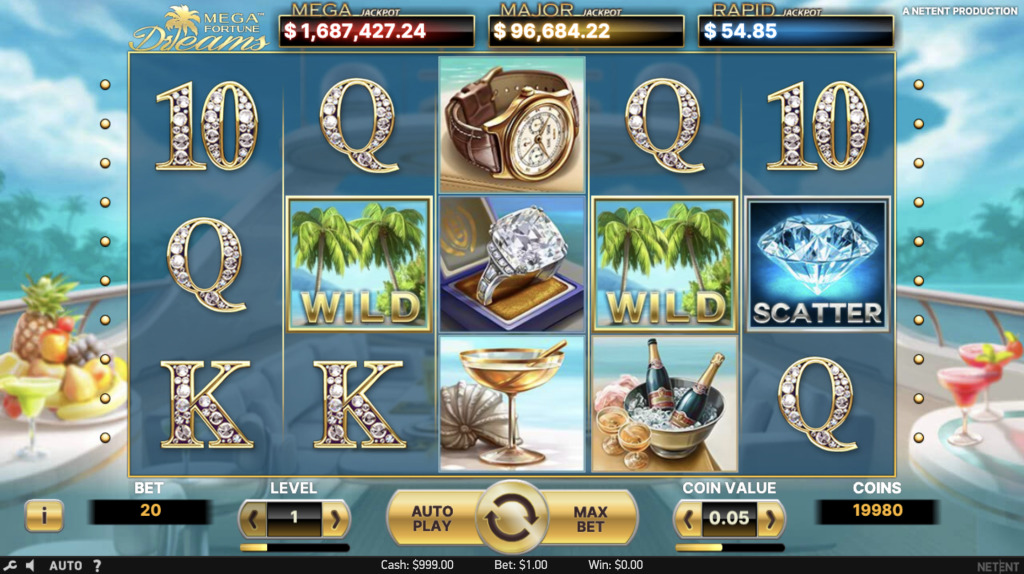Toggle the sound speaker icon
The height and width of the screenshot is (574, 1024).
tap(30, 566)
